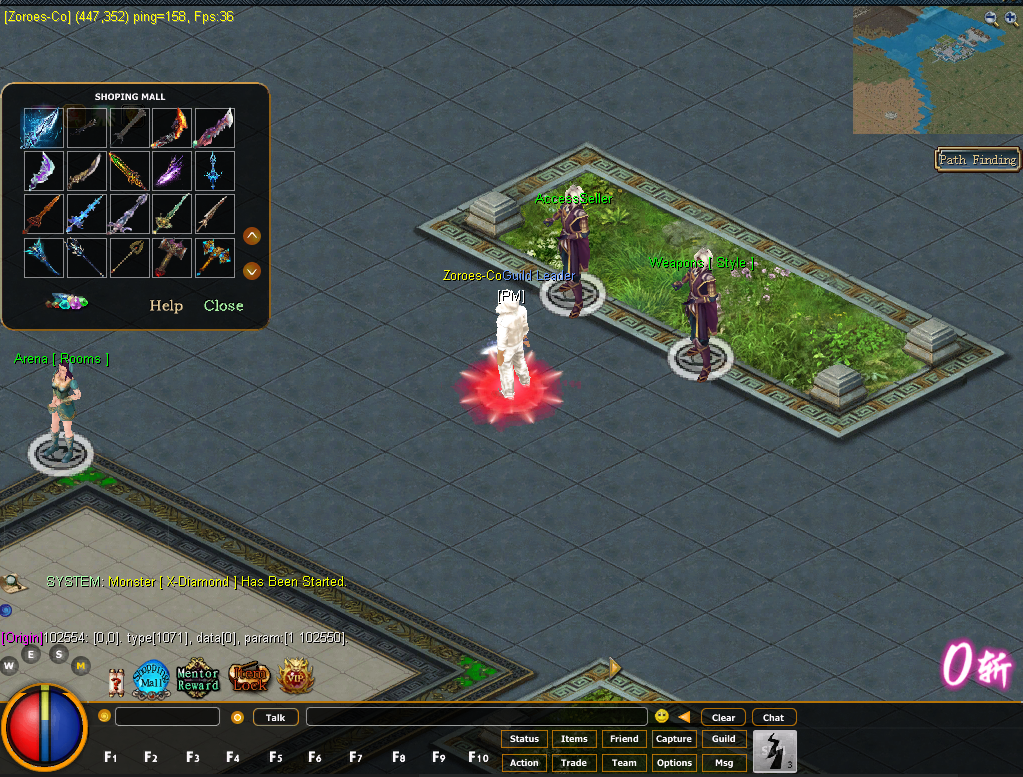Select the flaming curved blade in the shop

172,128
